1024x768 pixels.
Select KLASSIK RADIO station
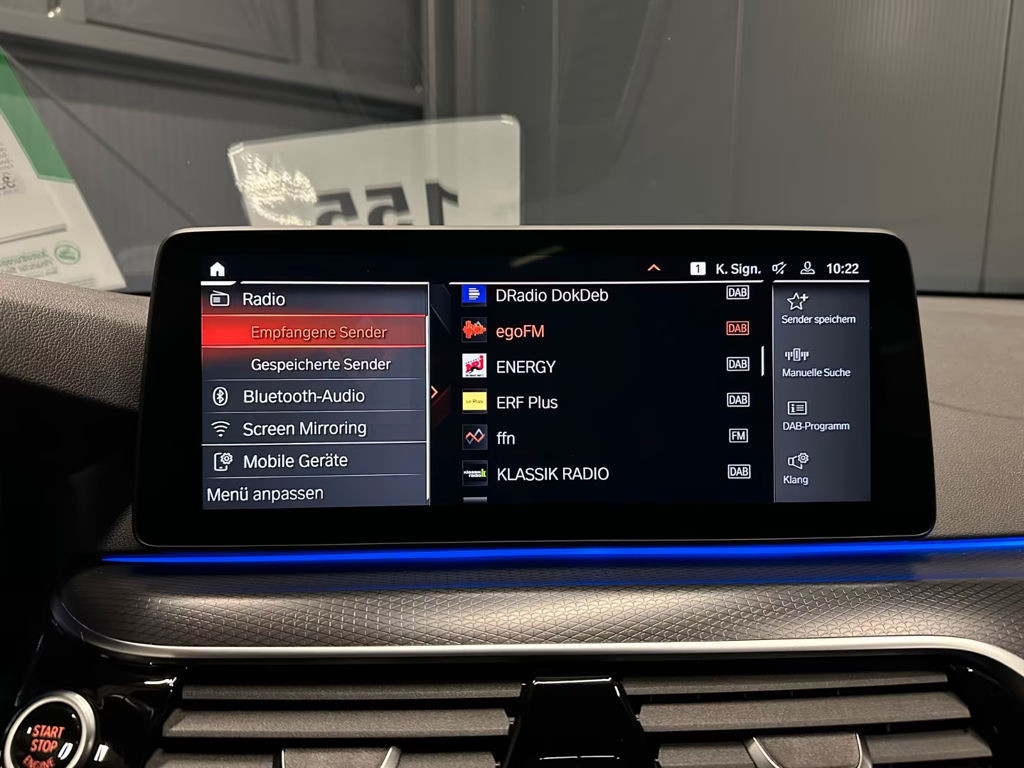(x=552, y=473)
